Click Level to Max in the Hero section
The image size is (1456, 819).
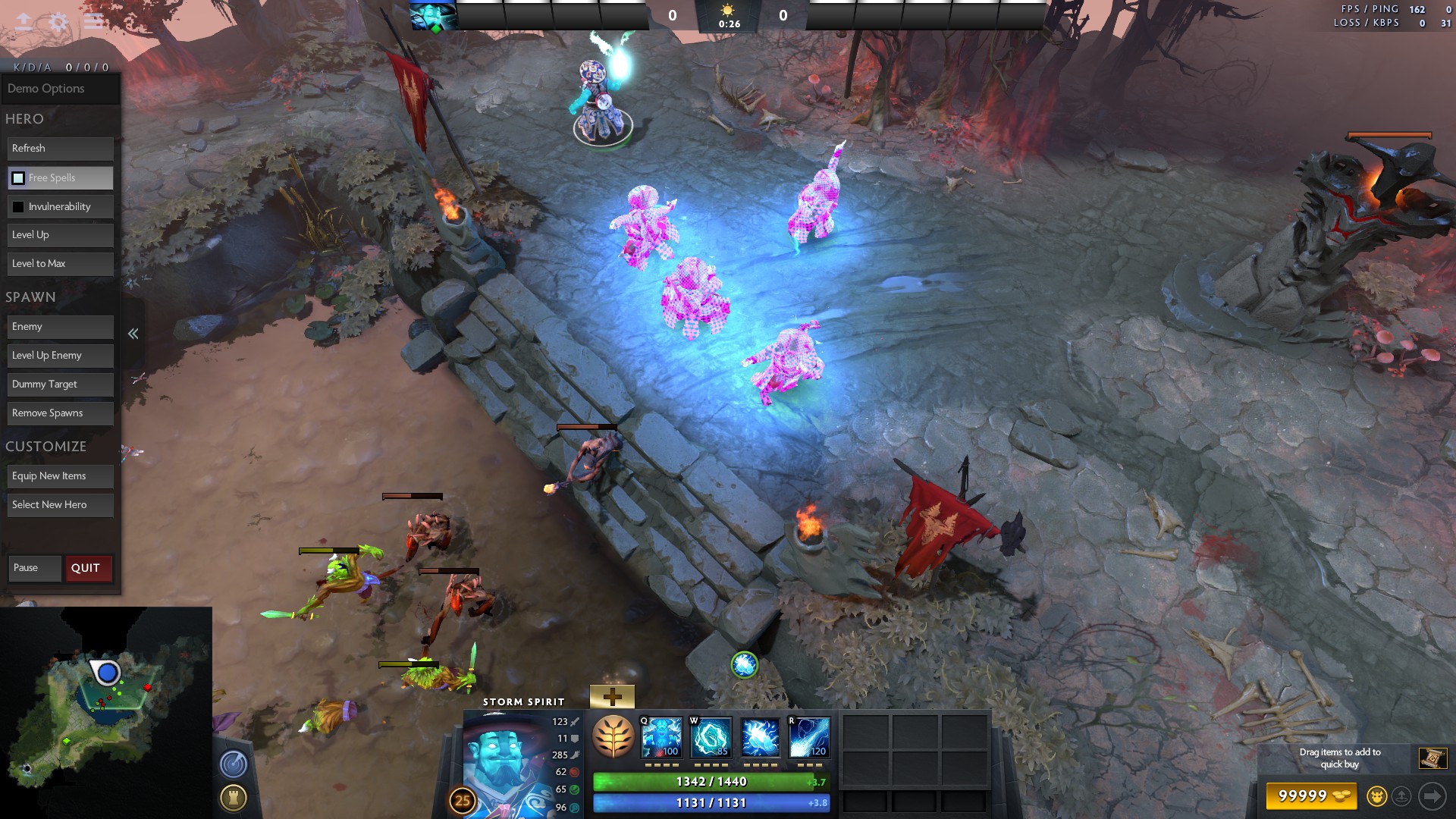tap(60, 263)
